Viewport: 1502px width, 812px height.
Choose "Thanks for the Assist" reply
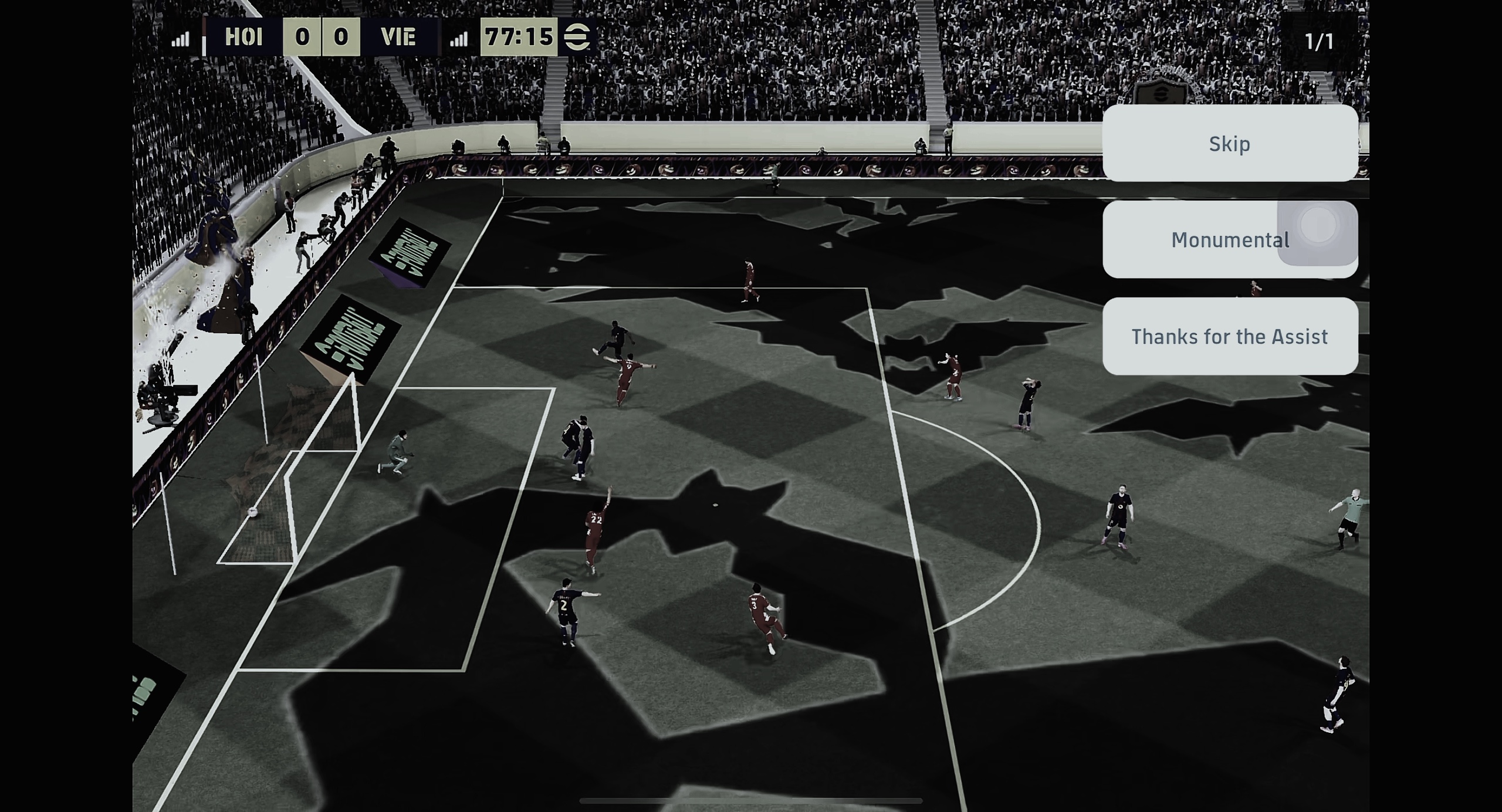1230,336
